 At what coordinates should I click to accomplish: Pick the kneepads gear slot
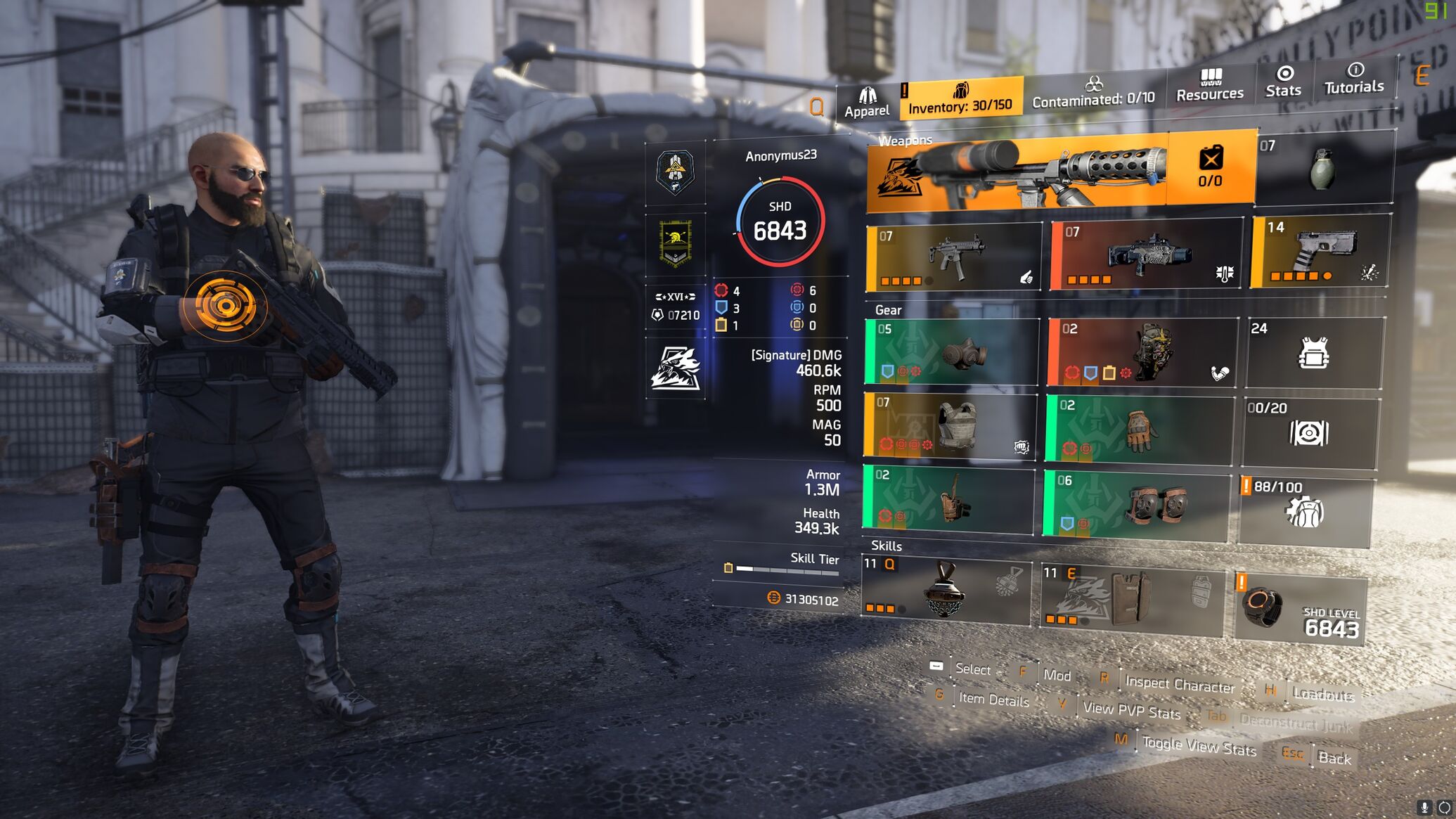coord(1135,505)
